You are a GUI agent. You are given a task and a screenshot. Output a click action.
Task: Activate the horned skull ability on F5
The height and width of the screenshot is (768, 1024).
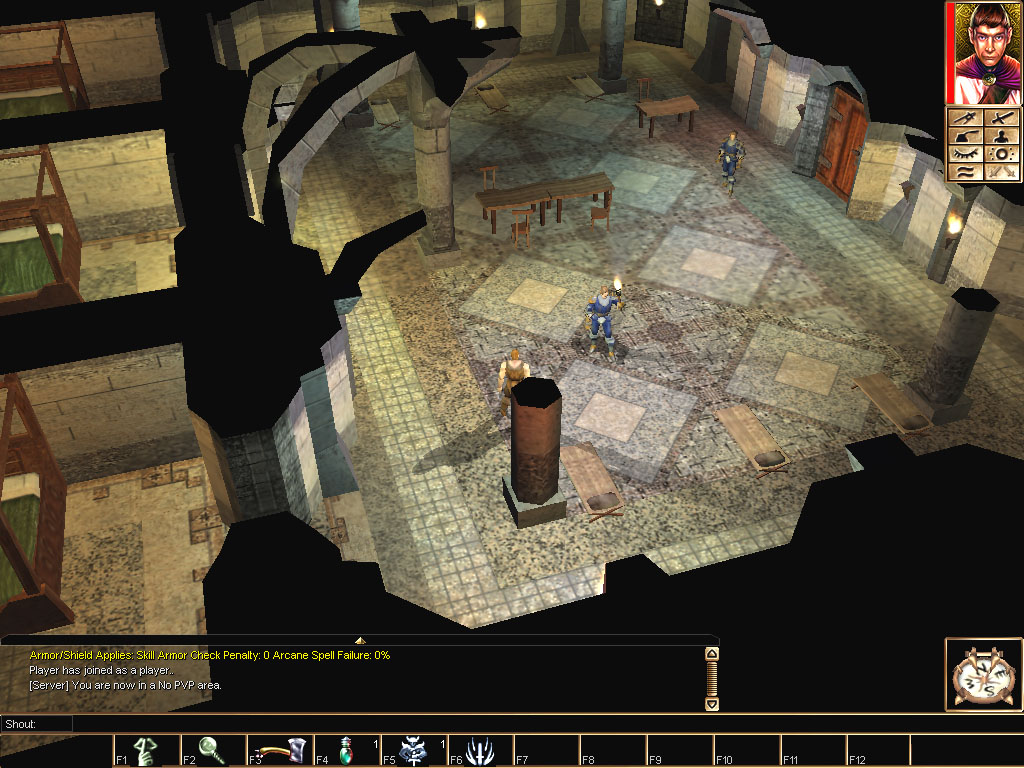coord(412,751)
